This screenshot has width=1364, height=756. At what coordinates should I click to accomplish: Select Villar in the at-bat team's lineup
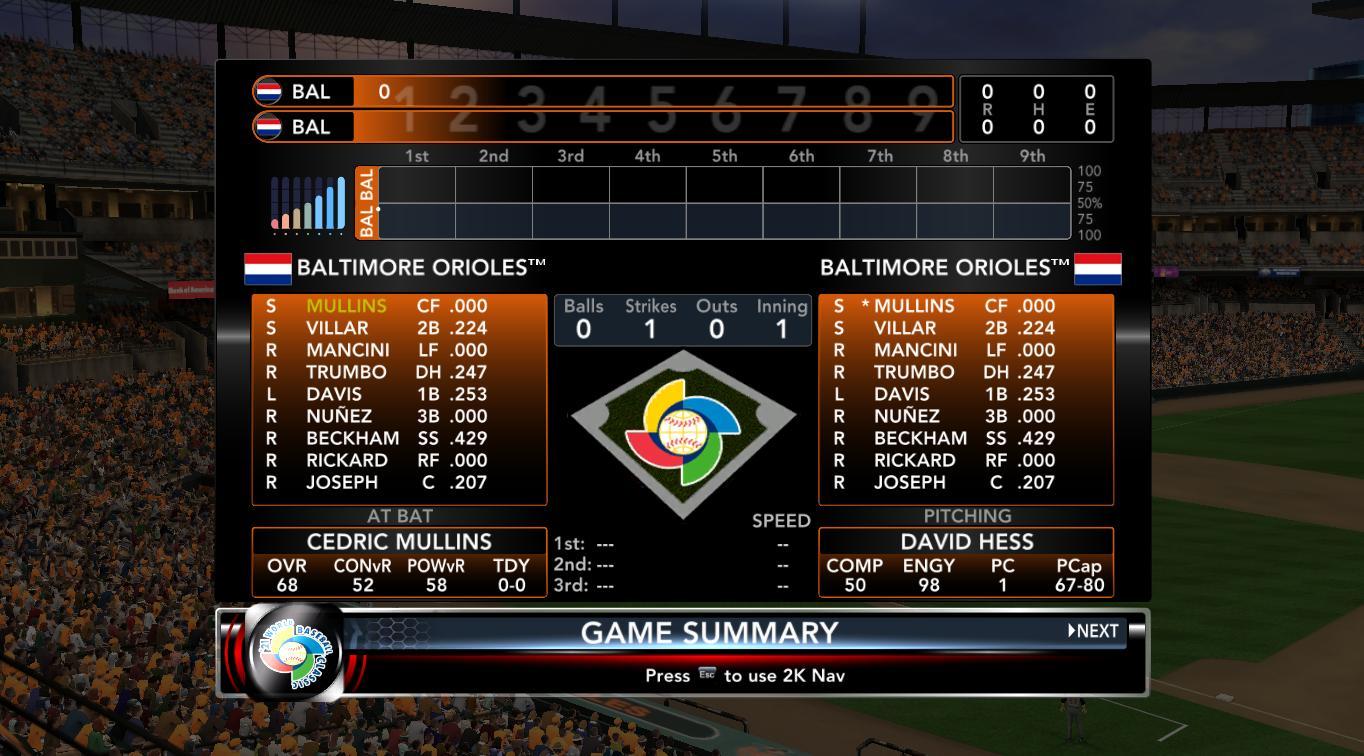tap(337, 328)
